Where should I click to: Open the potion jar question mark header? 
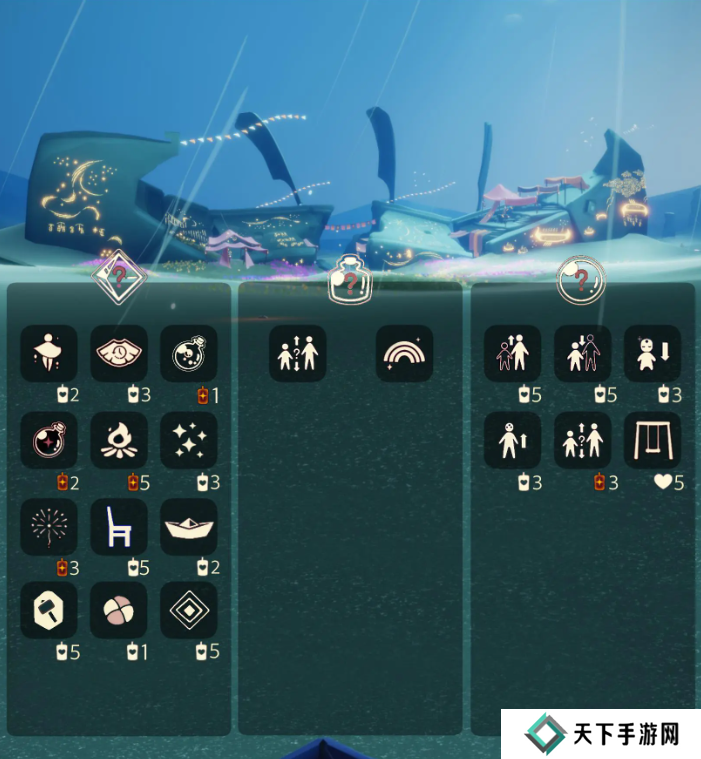pos(350,279)
